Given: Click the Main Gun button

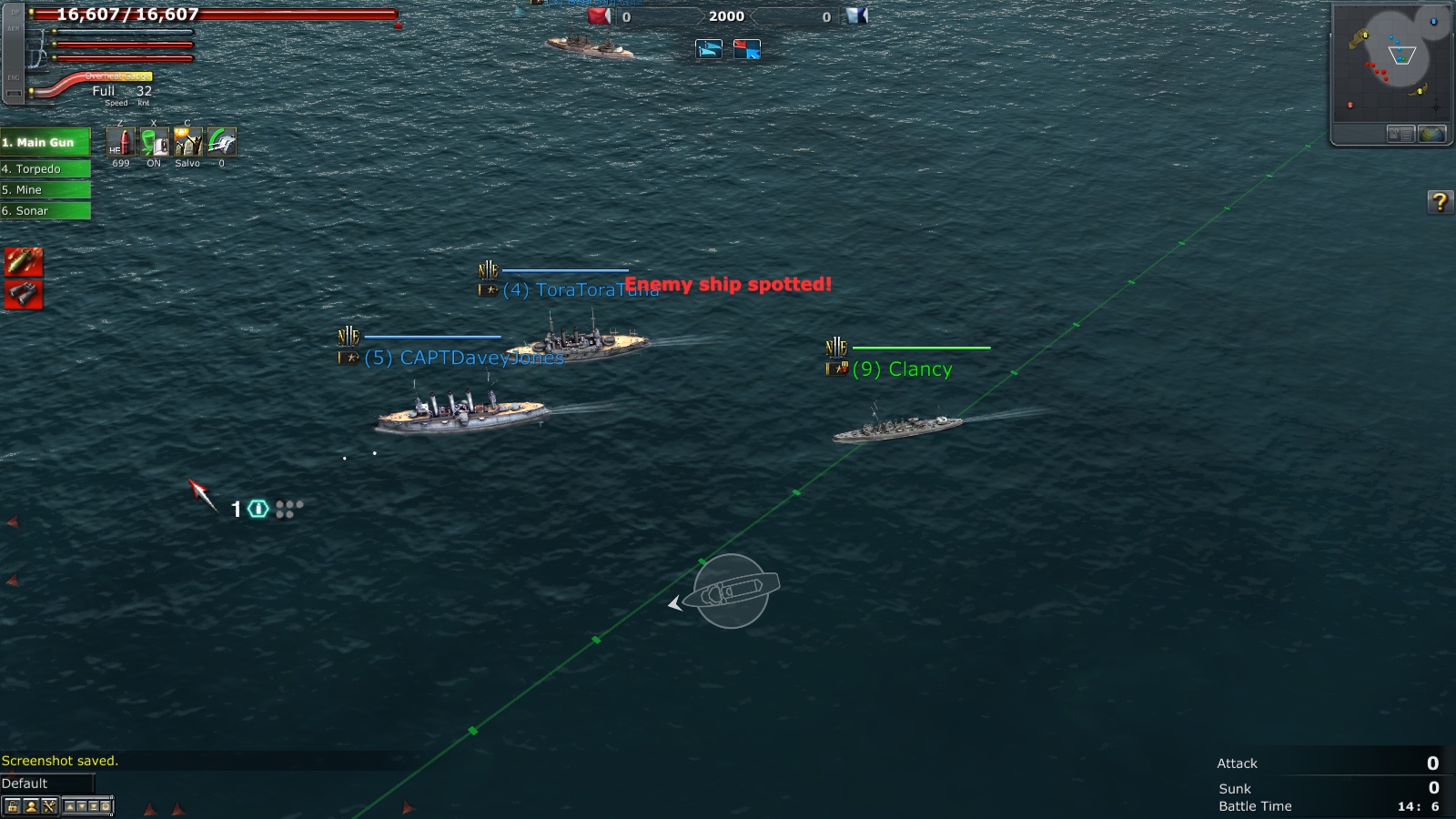Looking at the screenshot, I should coord(45,142).
